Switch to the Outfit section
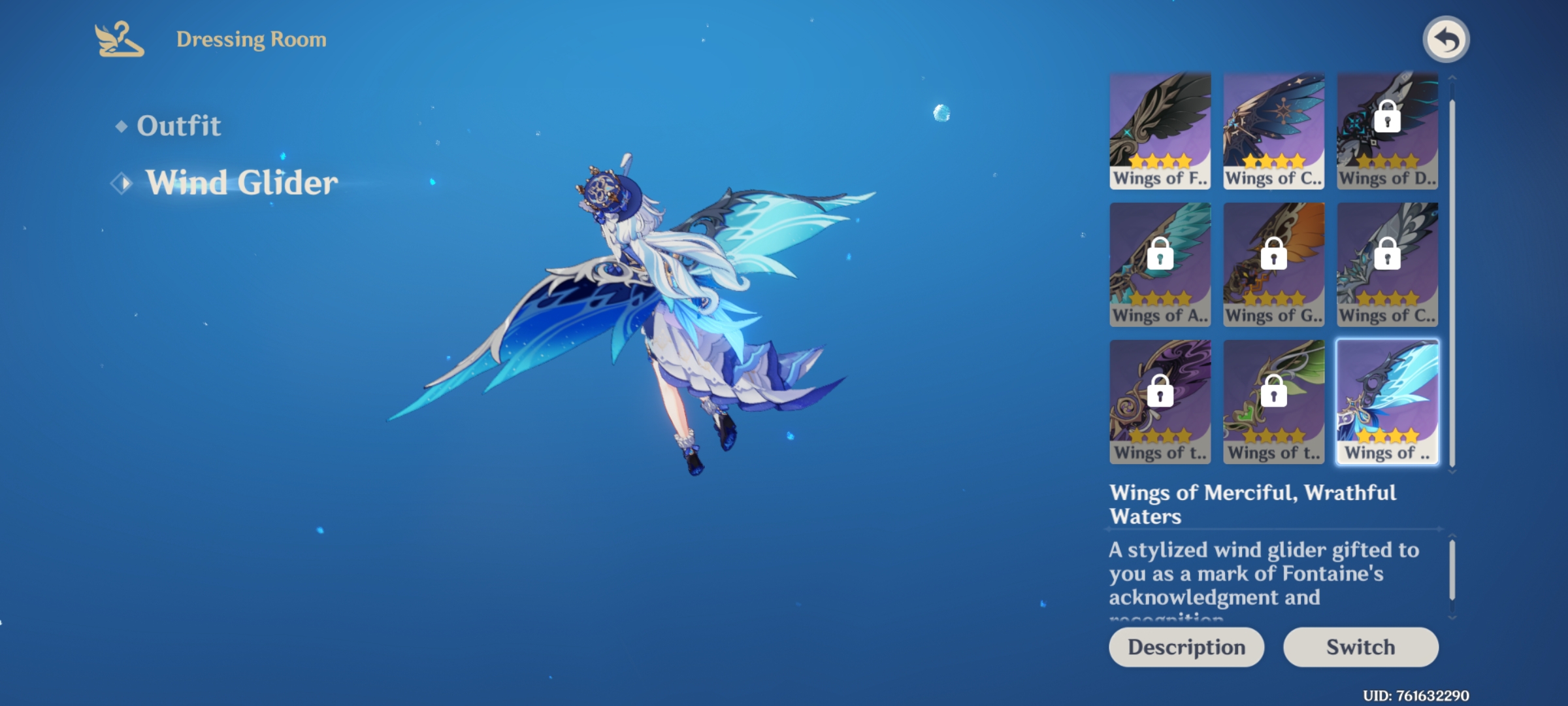This screenshot has width=1568, height=706. [x=179, y=126]
